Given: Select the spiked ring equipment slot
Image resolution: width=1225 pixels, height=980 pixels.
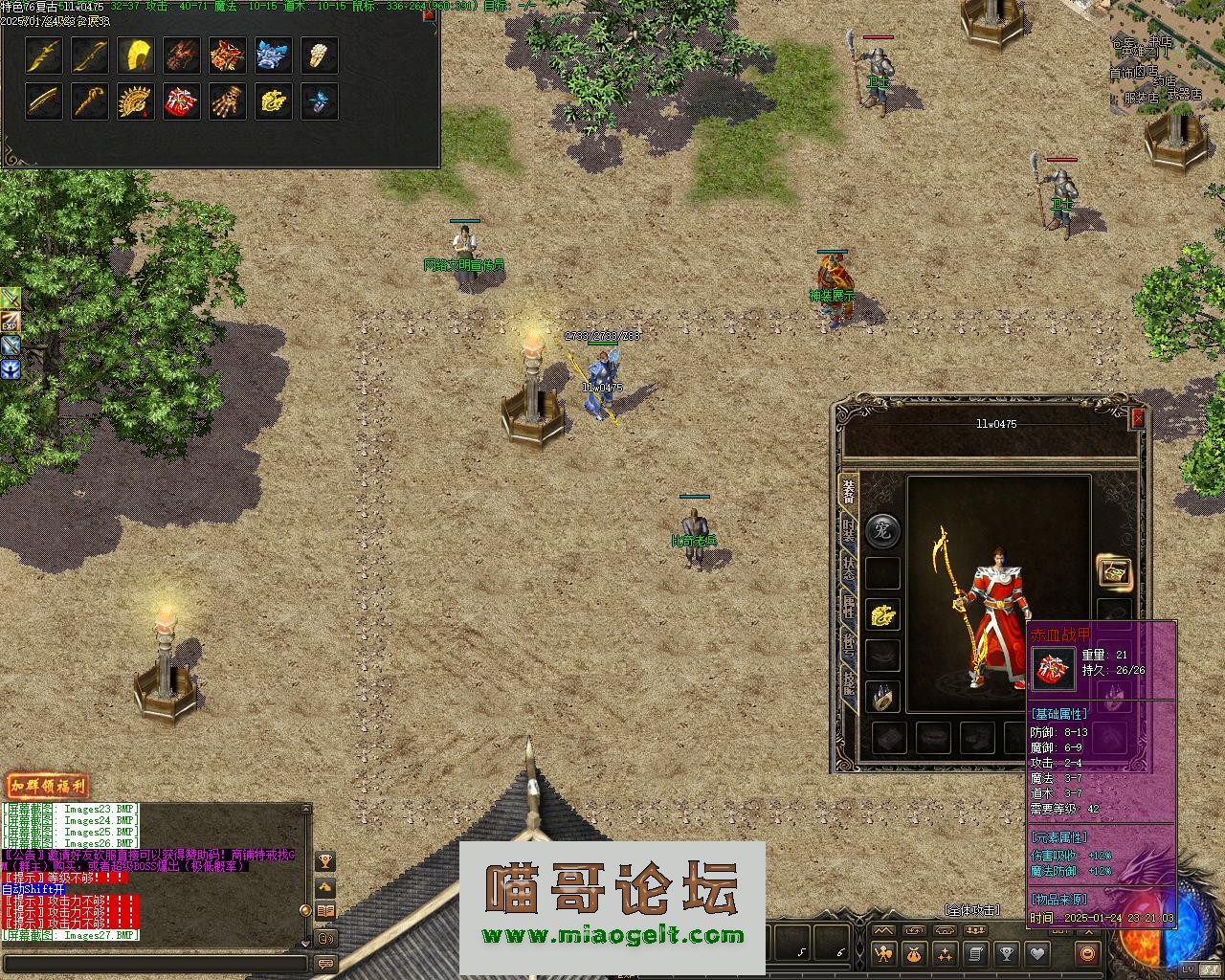Looking at the screenshot, I should click(882, 697).
